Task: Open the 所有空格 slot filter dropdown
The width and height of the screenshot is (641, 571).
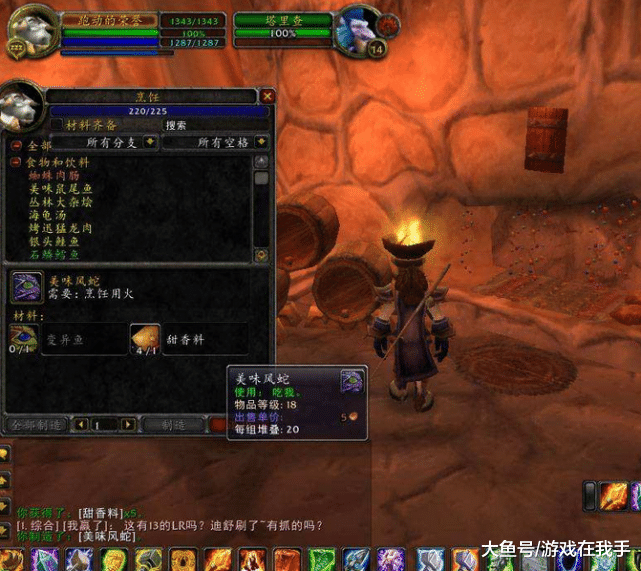Action: [x=260, y=143]
